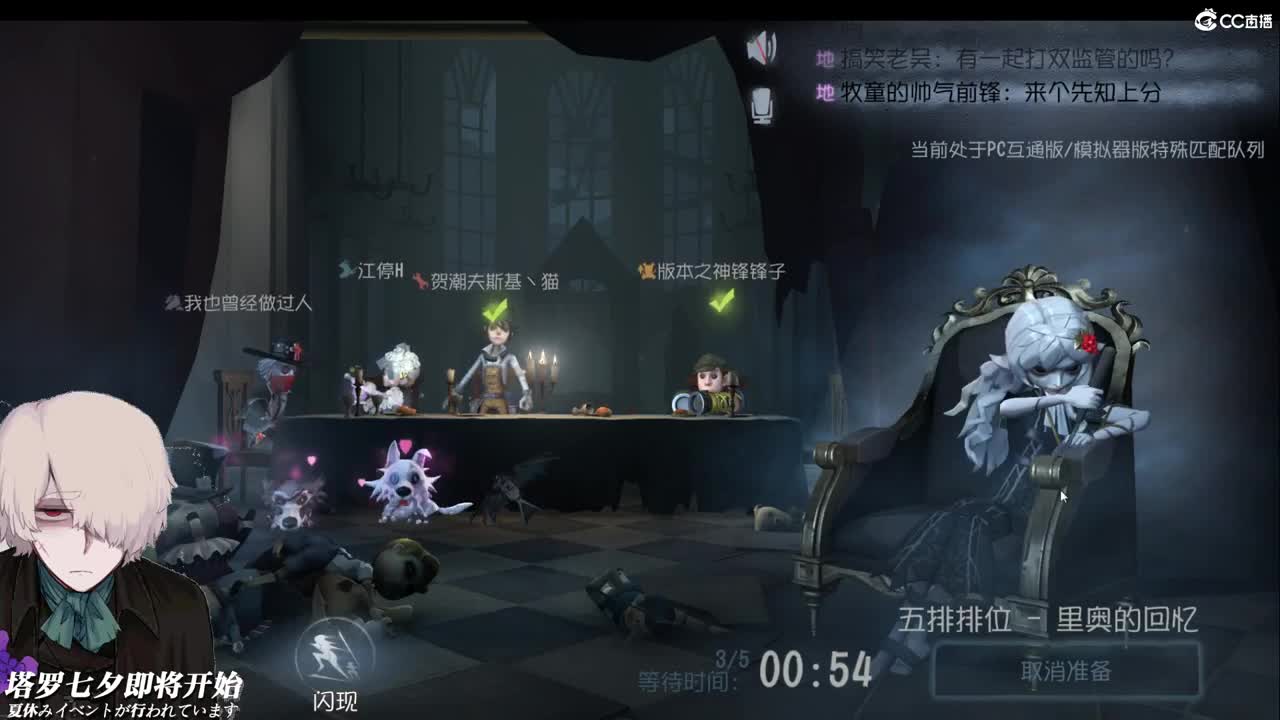This screenshot has height=720, width=1280.
Task: Unmute the crossed-out speaker toggle
Action: pyautogui.click(x=764, y=47)
